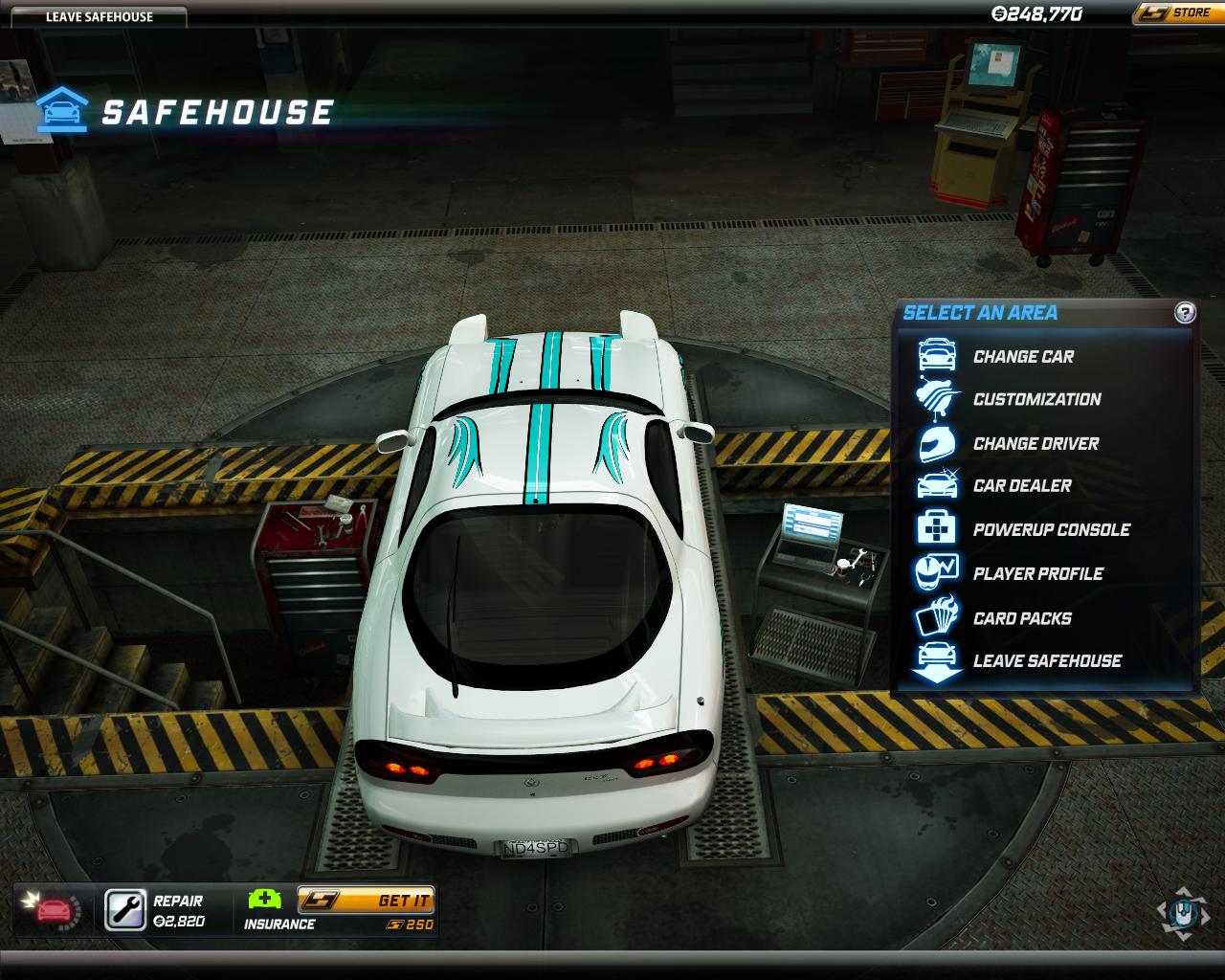Open the Powerup Console
This screenshot has width=1225, height=980.
click(1051, 530)
